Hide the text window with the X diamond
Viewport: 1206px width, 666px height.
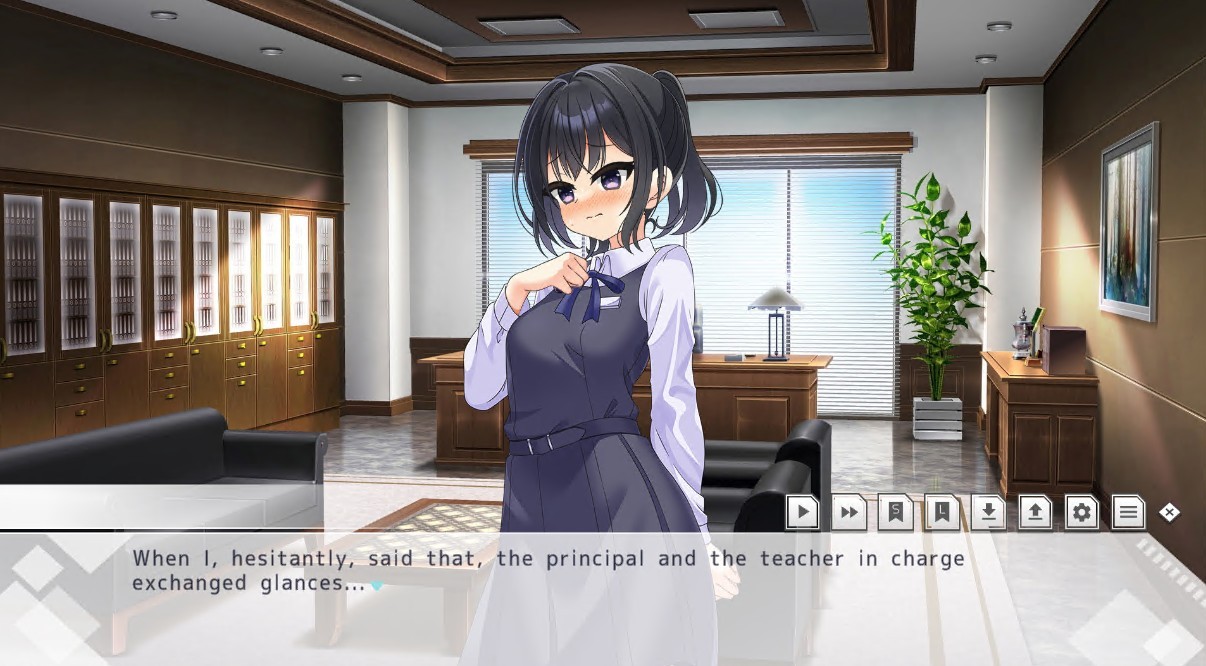point(1169,513)
